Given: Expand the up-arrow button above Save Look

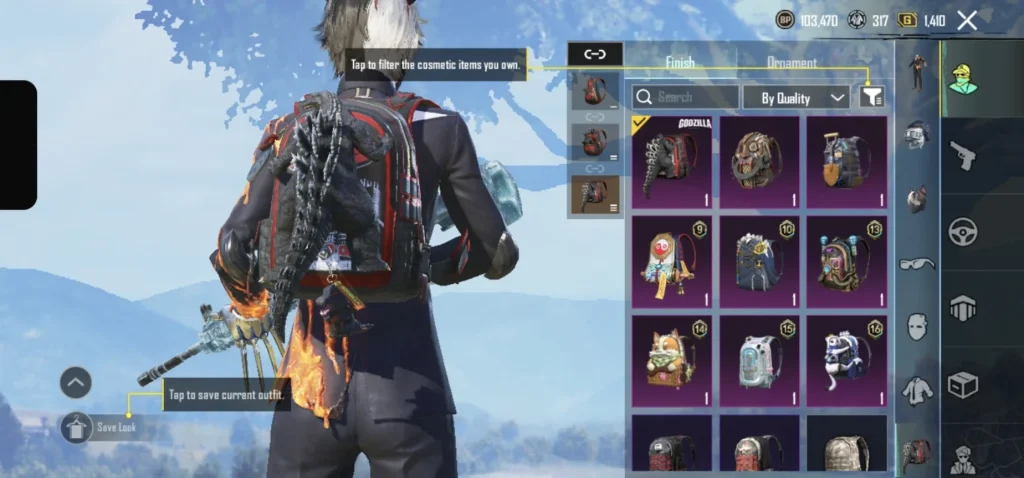Looking at the screenshot, I should tap(75, 382).
